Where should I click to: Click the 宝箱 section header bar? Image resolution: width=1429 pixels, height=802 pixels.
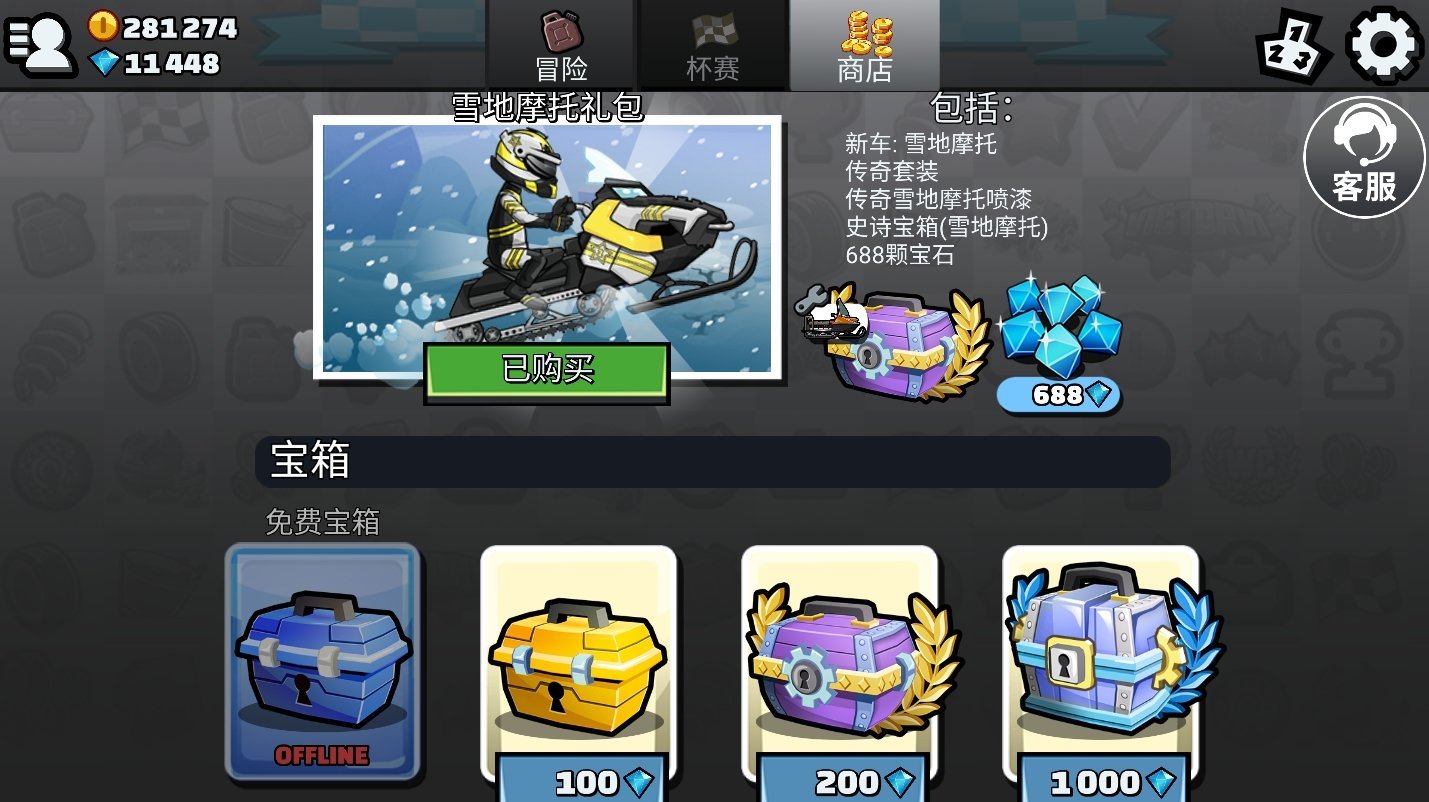coord(714,461)
